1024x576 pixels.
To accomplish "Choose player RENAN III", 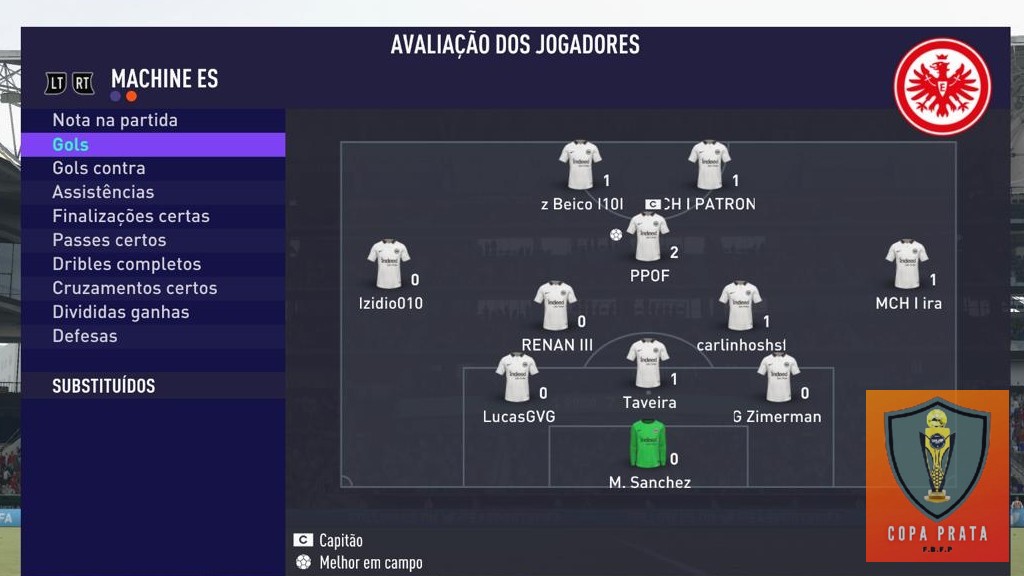I will pyautogui.click(x=555, y=307).
